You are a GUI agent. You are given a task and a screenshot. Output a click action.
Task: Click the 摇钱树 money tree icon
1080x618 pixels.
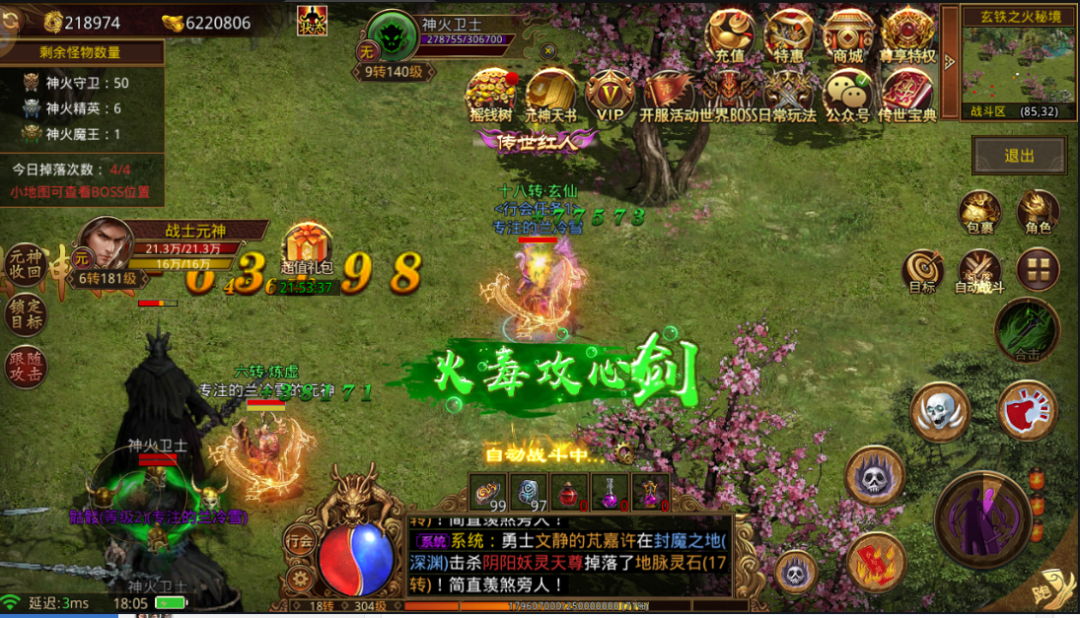click(490, 95)
